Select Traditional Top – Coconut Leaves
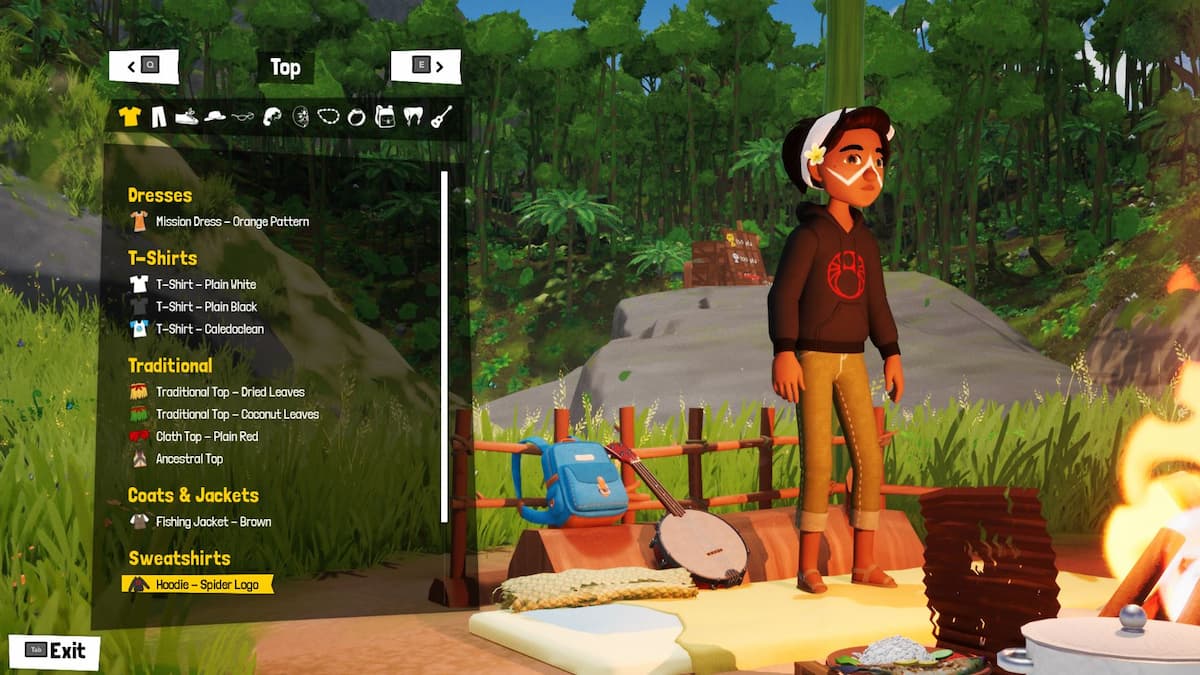This screenshot has width=1200, height=675. [236, 414]
